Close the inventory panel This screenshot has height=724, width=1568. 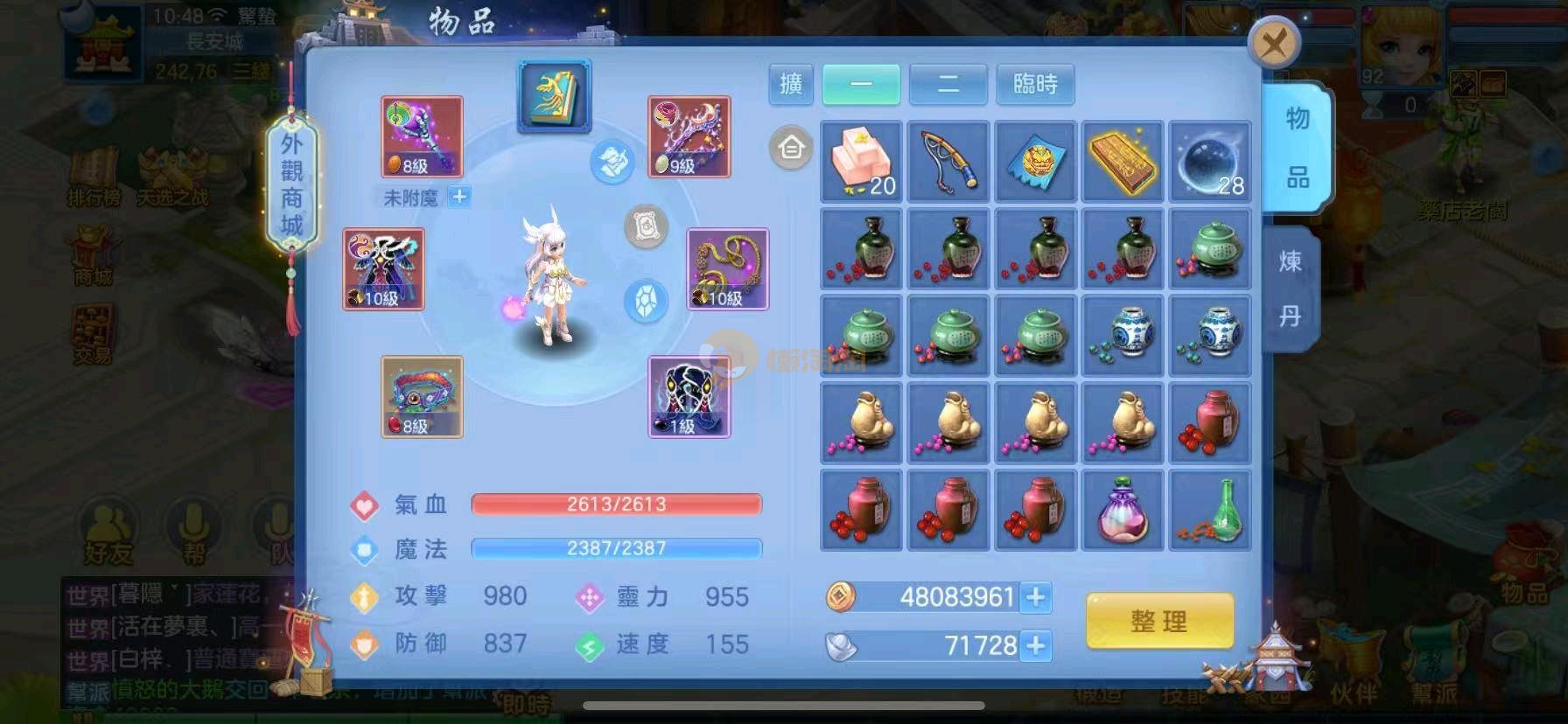click(x=1274, y=42)
